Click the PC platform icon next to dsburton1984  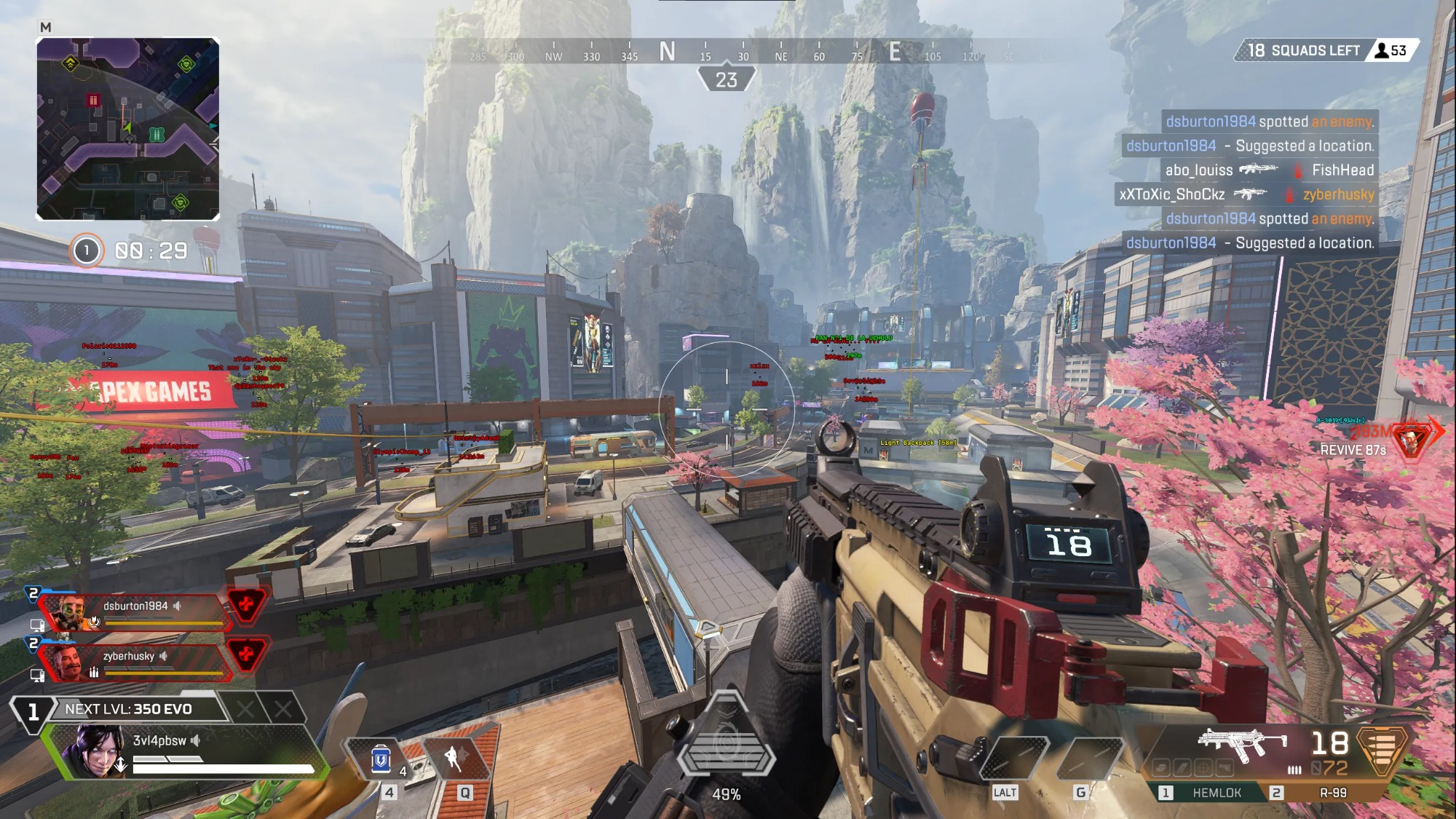point(37,625)
